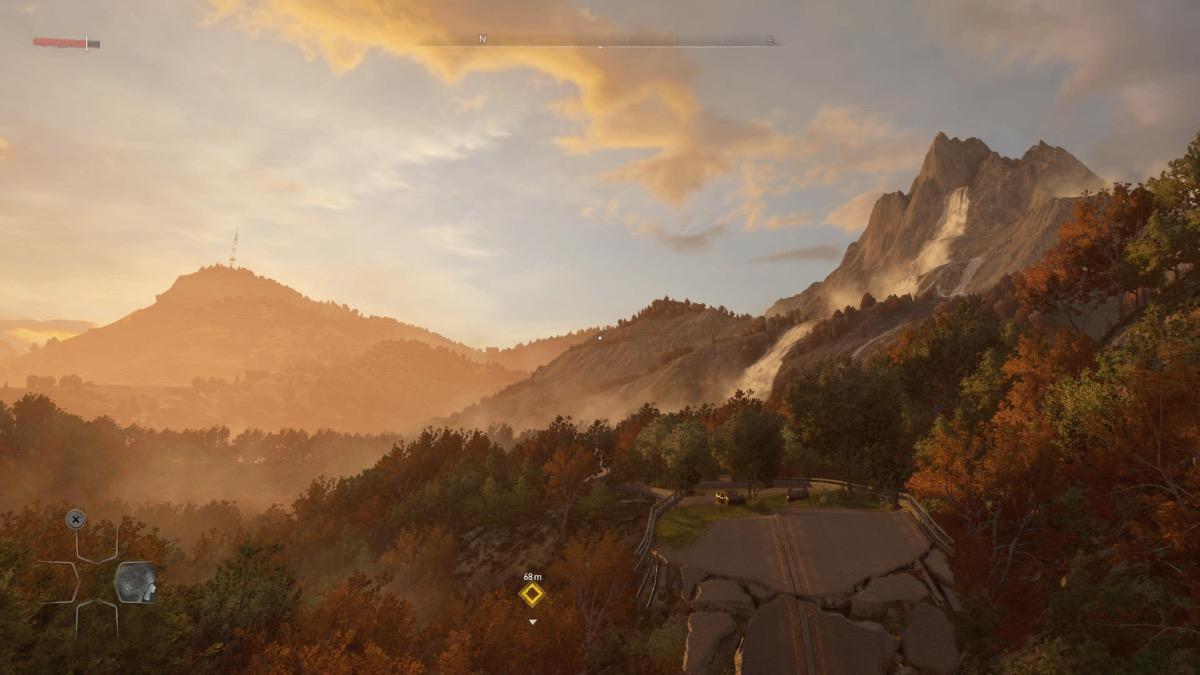Choose the mask item in the quick-select wheel
1200x675 pixels.
135,582
